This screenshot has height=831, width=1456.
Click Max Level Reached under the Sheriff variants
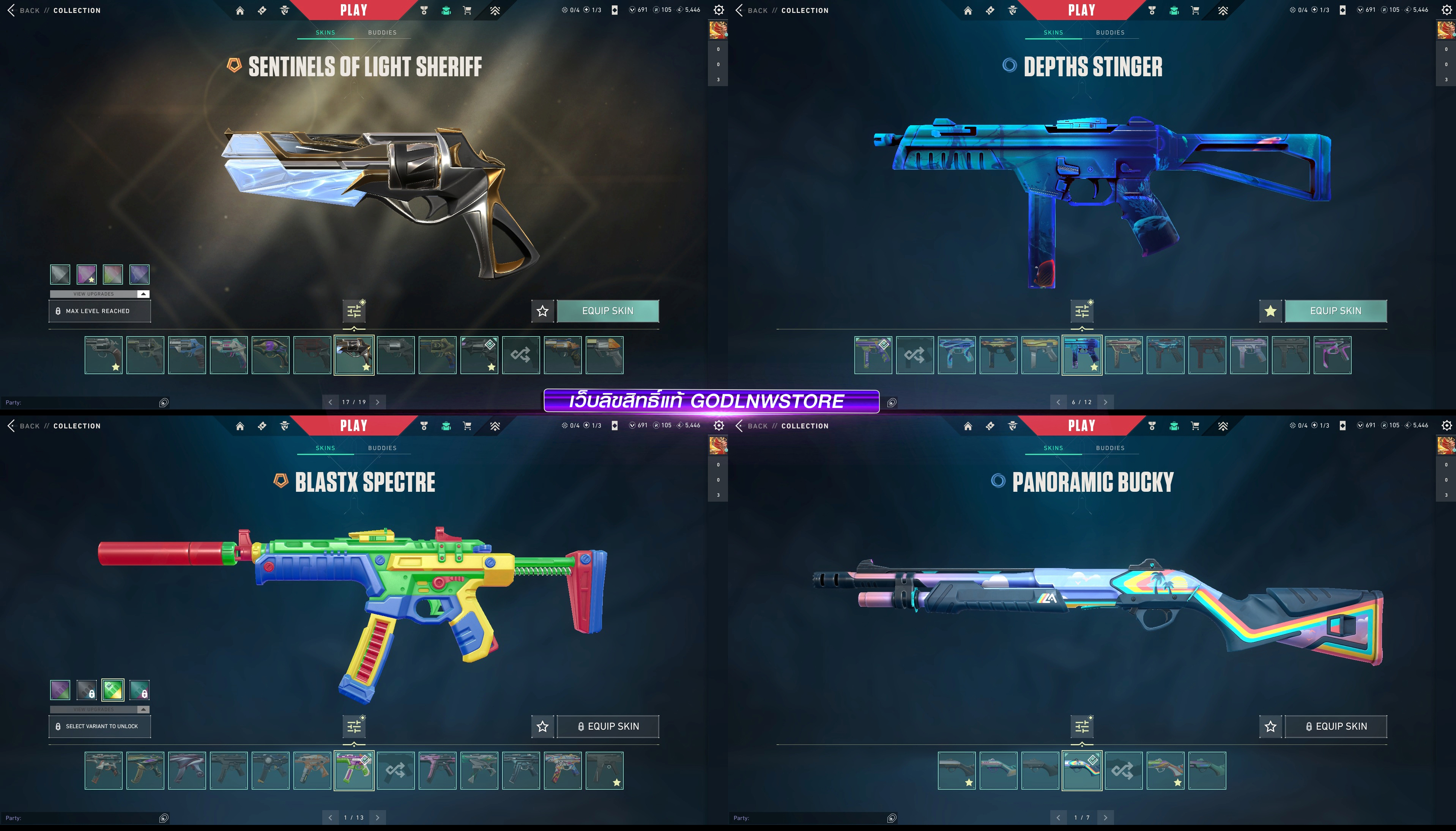click(99, 311)
